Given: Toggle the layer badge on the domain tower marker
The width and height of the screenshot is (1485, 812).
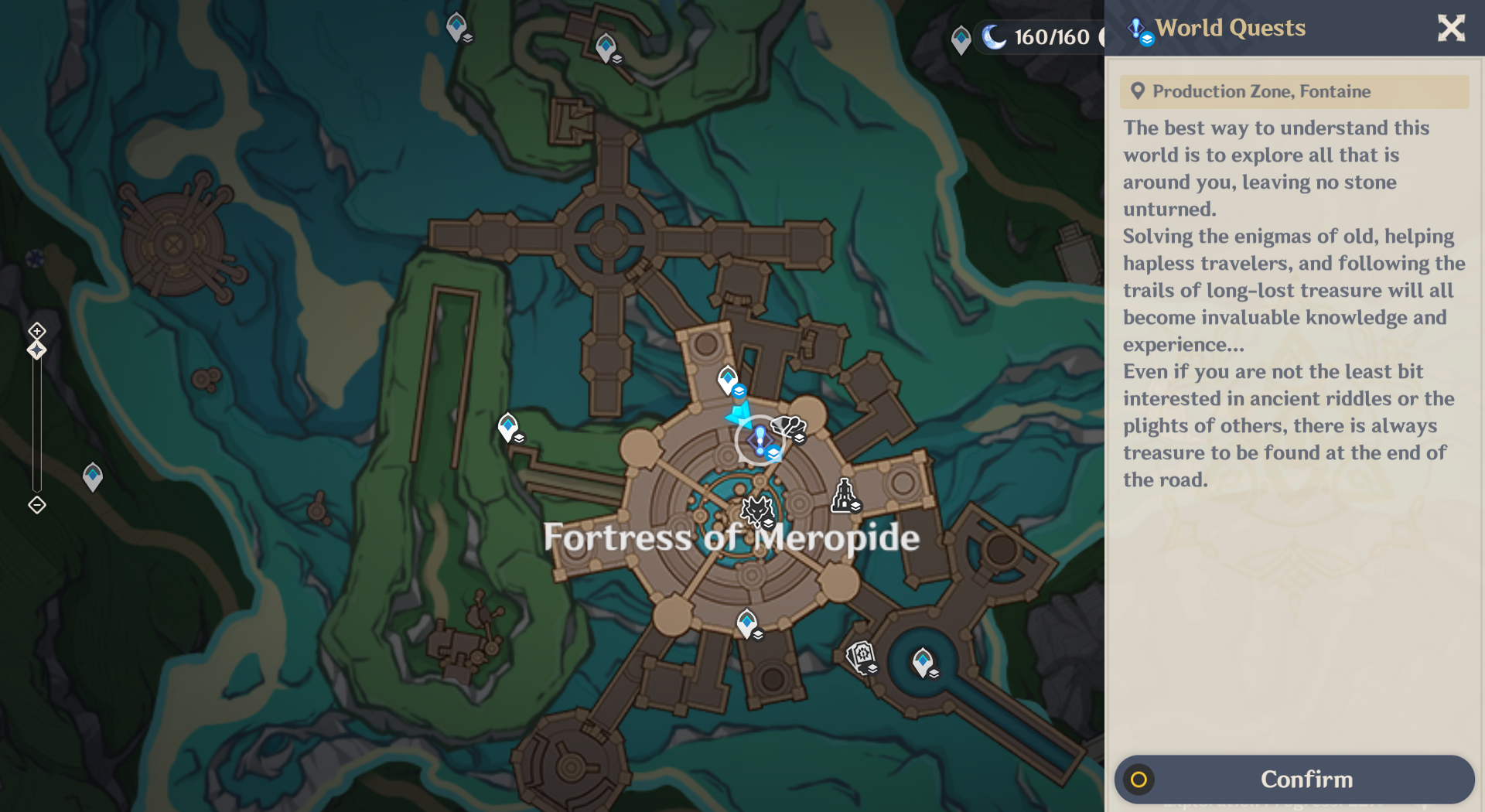Looking at the screenshot, I should [x=855, y=506].
